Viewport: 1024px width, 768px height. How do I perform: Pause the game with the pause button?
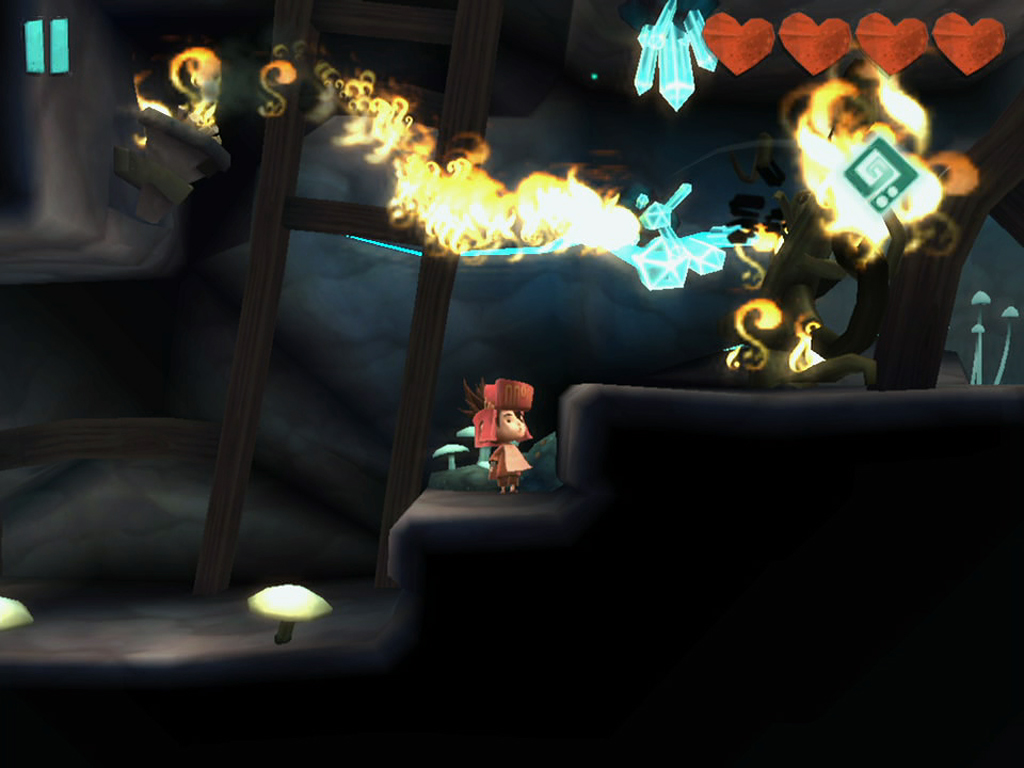[x=47, y=46]
